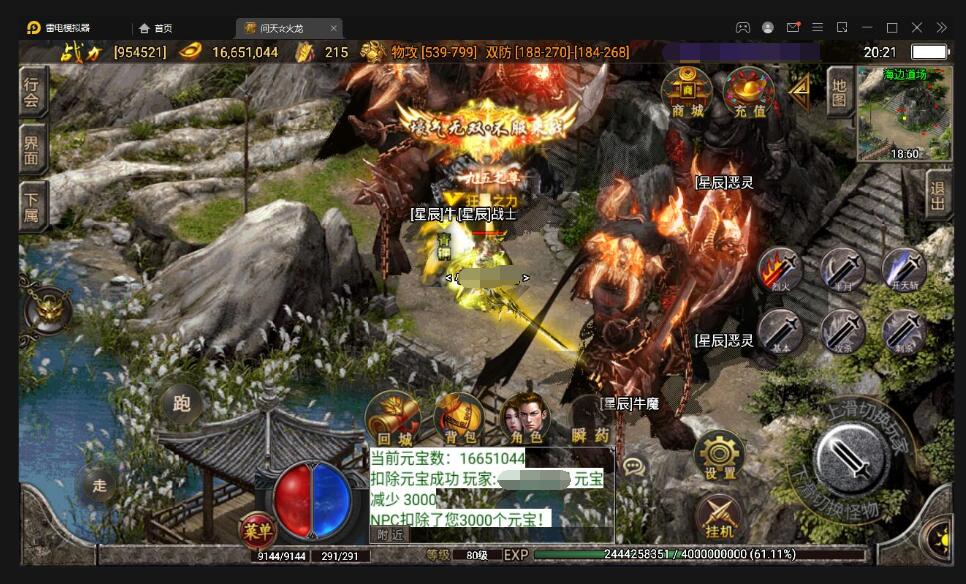Use the 回城 return-to-town scroll
Viewport: 966px width, 584px height.
[x=391, y=417]
